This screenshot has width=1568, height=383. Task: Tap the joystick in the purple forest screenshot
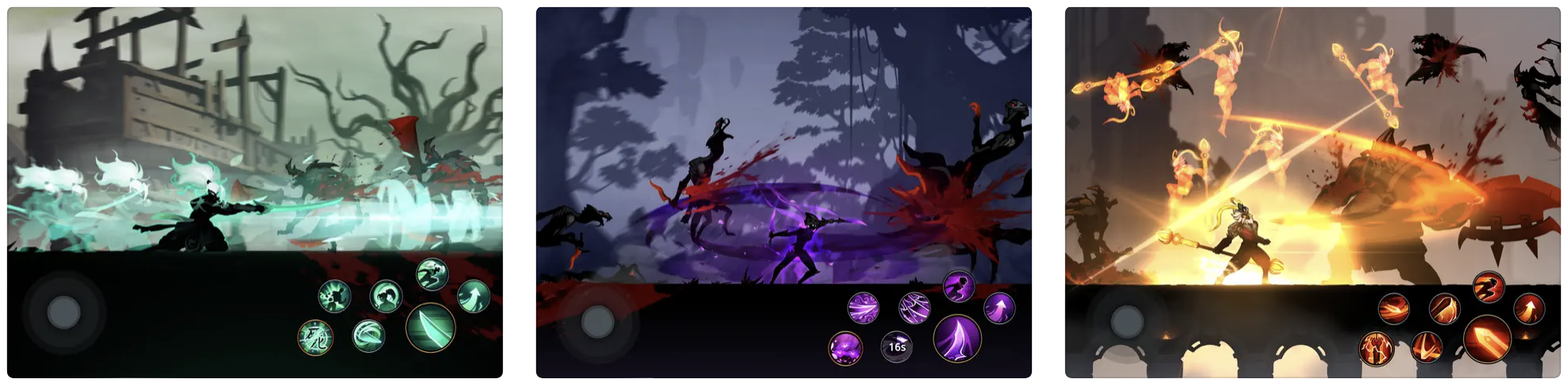click(597, 323)
